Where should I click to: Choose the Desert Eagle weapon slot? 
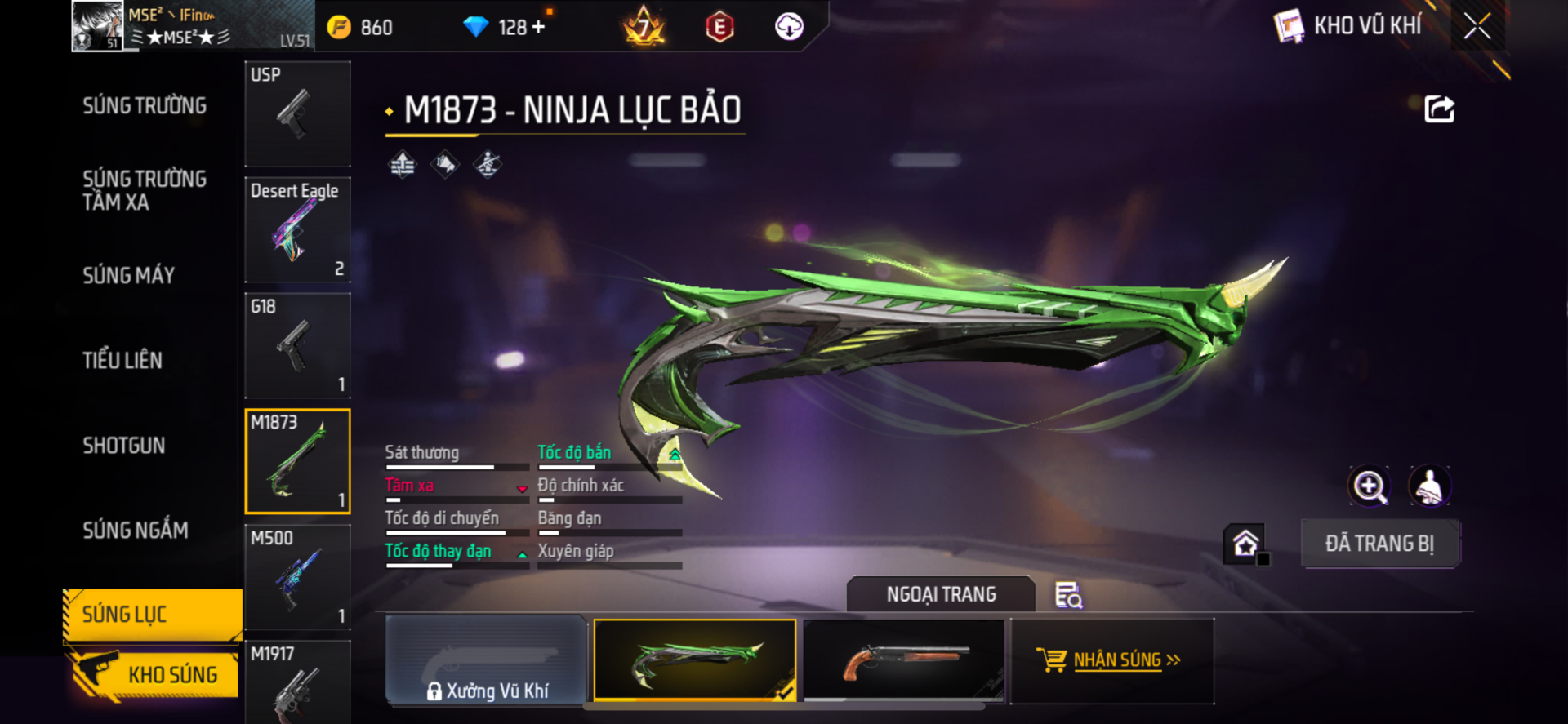(298, 230)
